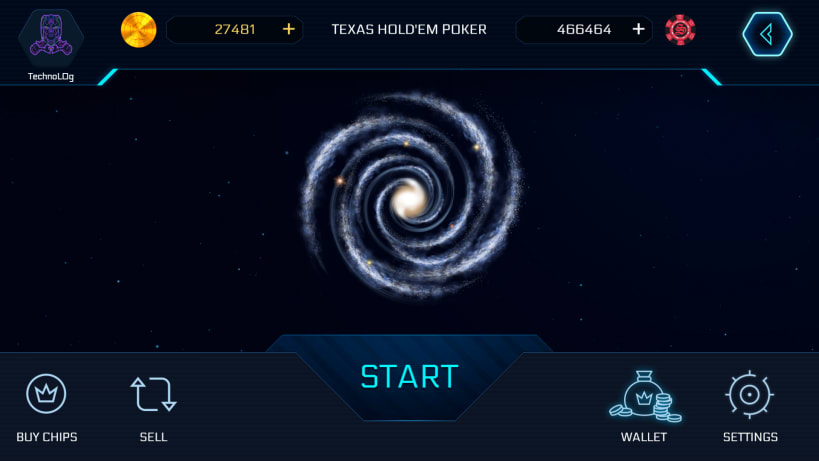
Task: Open the TechnoLOg player profile avatar
Action: (50, 37)
